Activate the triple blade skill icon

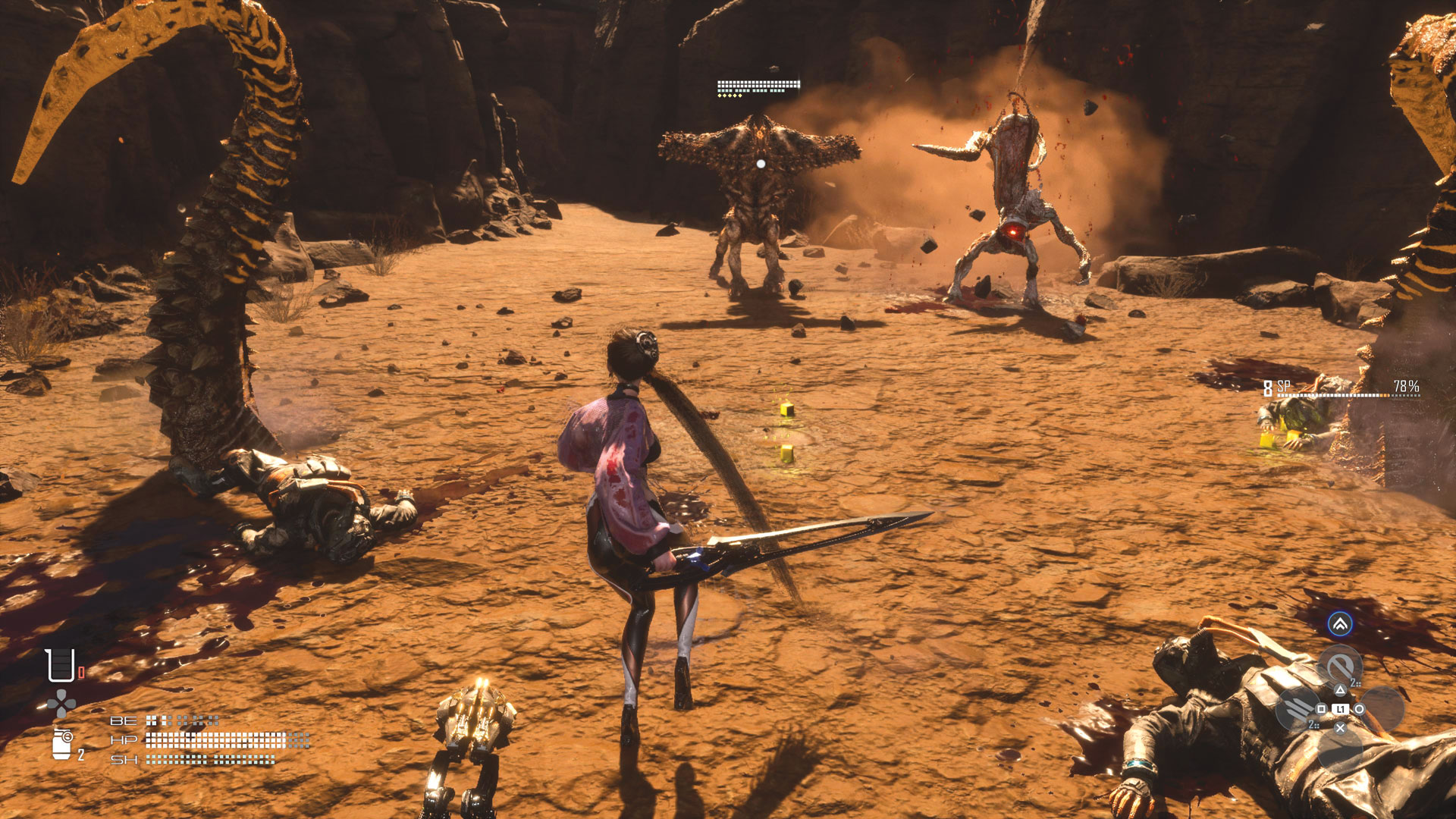coord(1298,709)
